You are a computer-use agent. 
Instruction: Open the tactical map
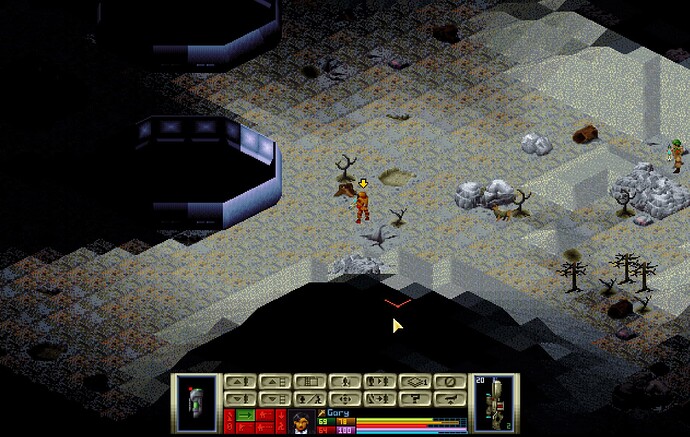(x=310, y=381)
